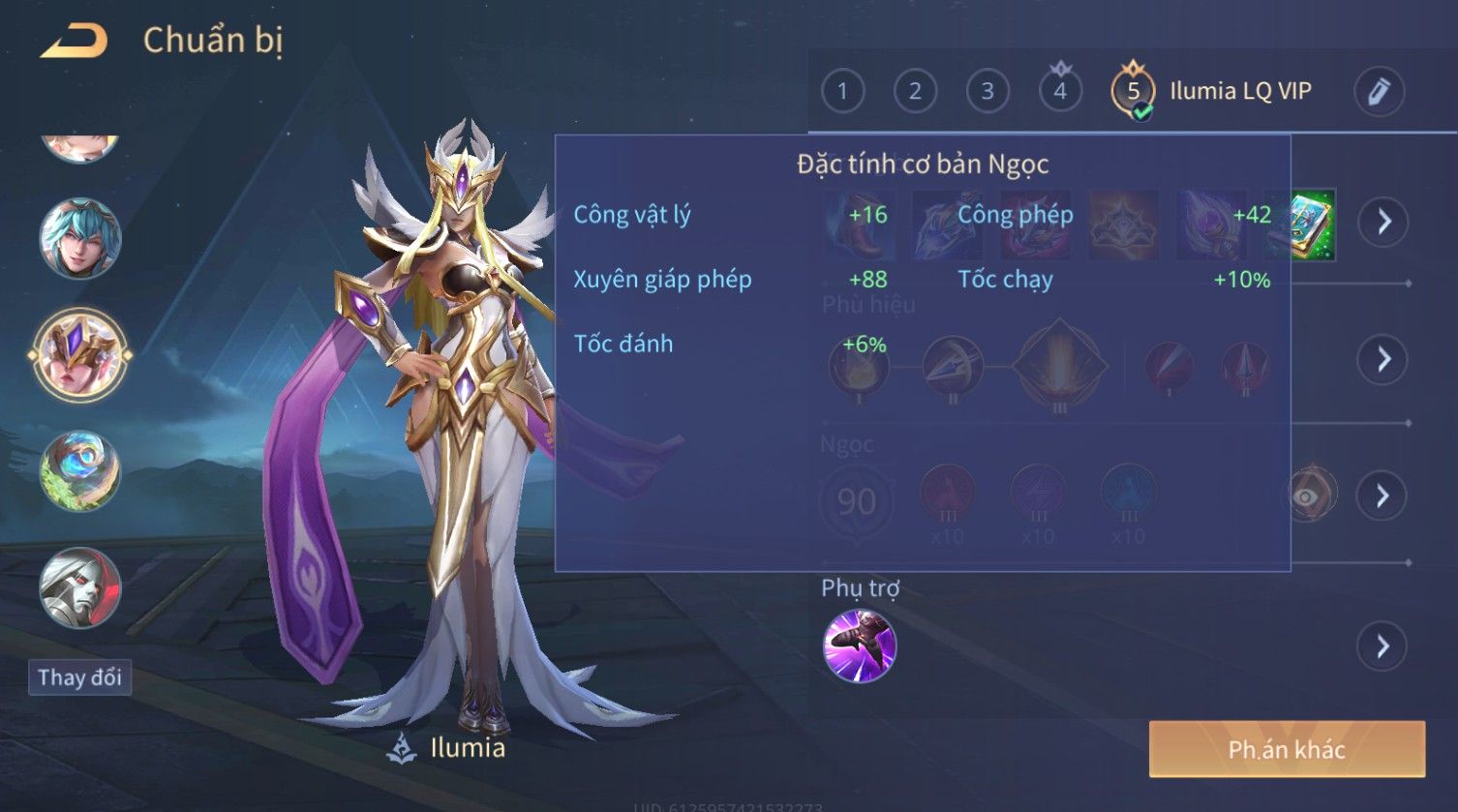Viewport: 1458px width, 812px height.
Task: Expand the Phù hiệu section arrow
Action: [x=1383, y=359]
